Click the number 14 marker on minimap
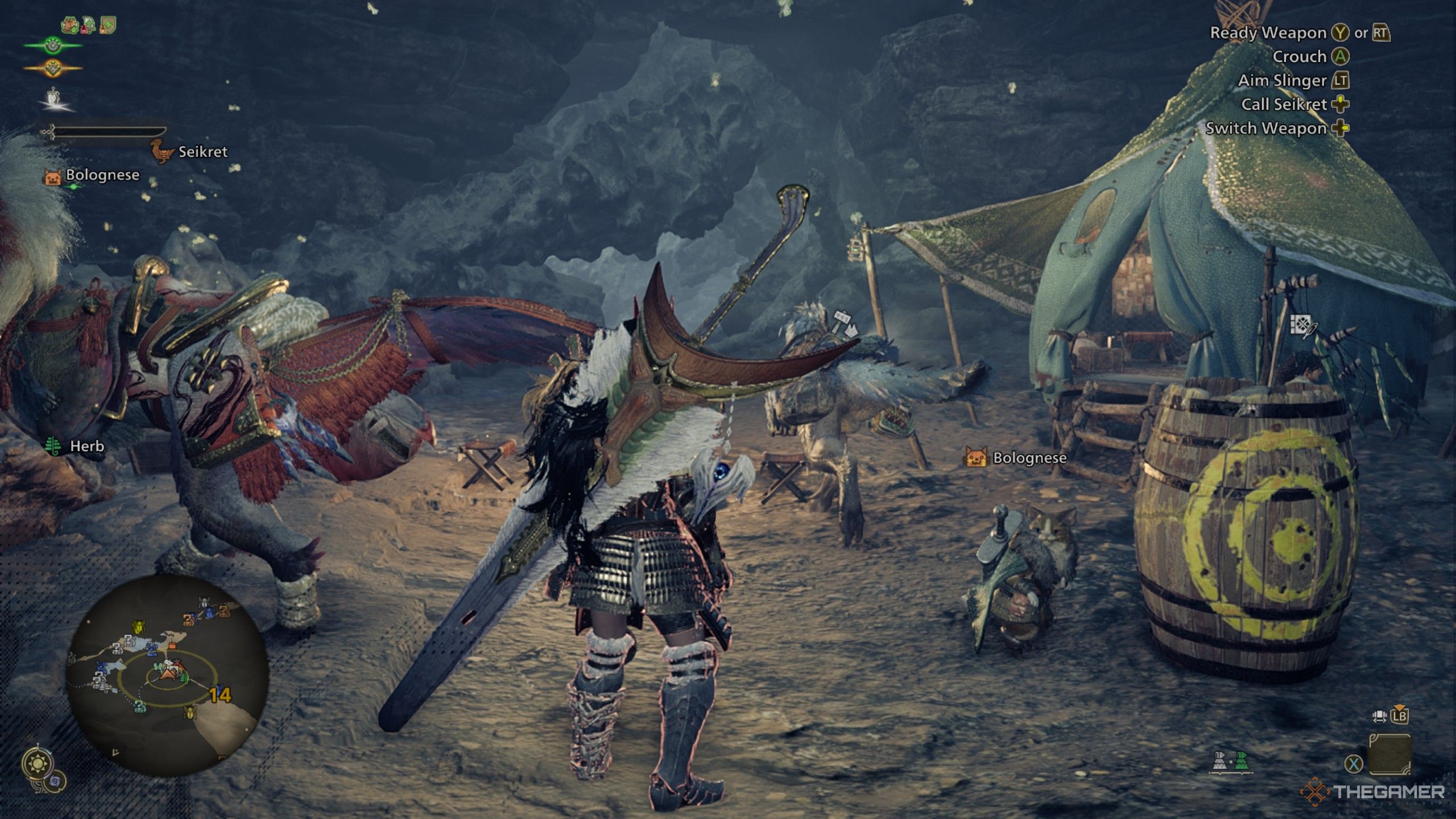1456x819 pixels. [221, 695]
